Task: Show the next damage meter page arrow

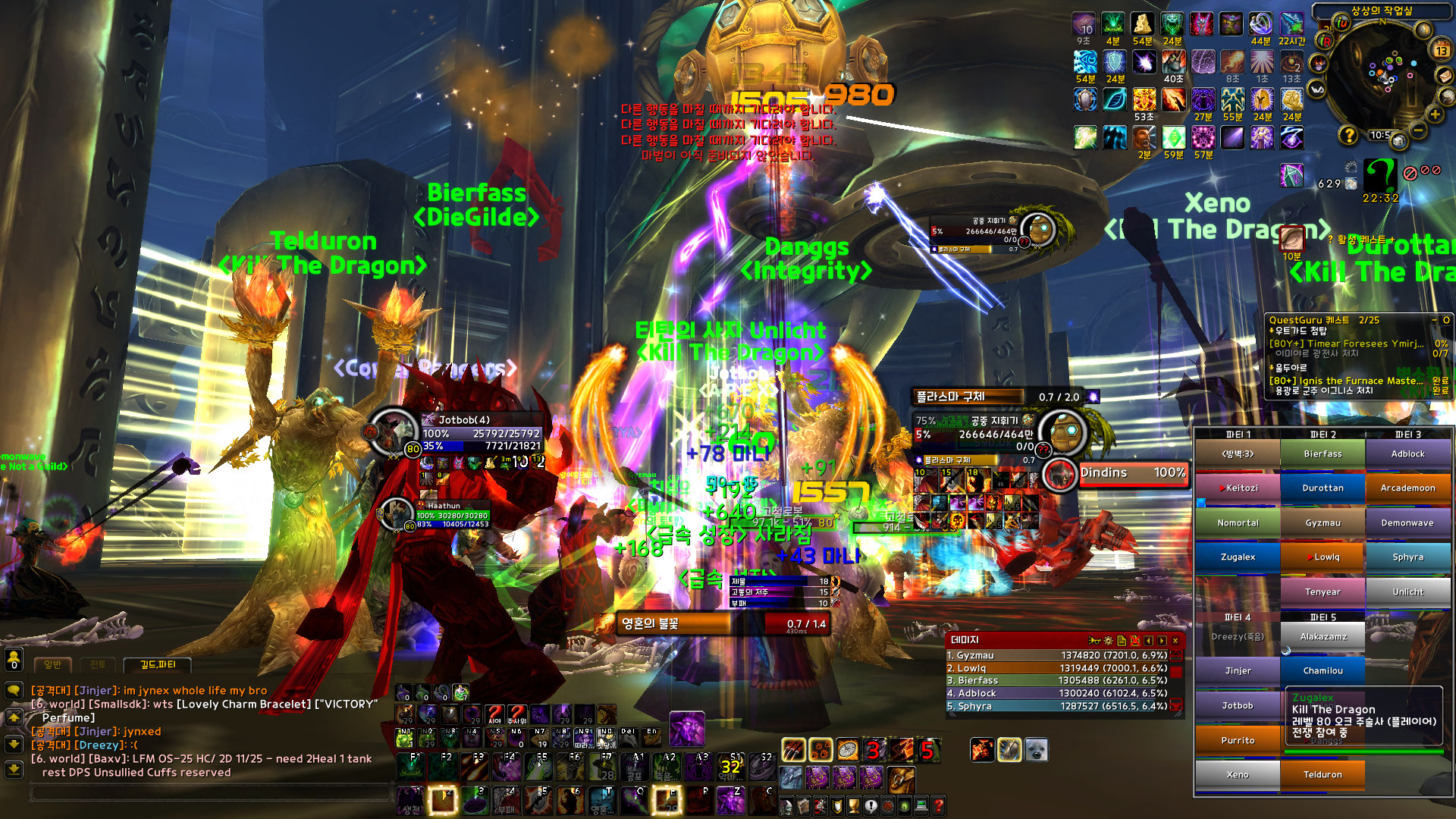Action: tap(1162, 641)
